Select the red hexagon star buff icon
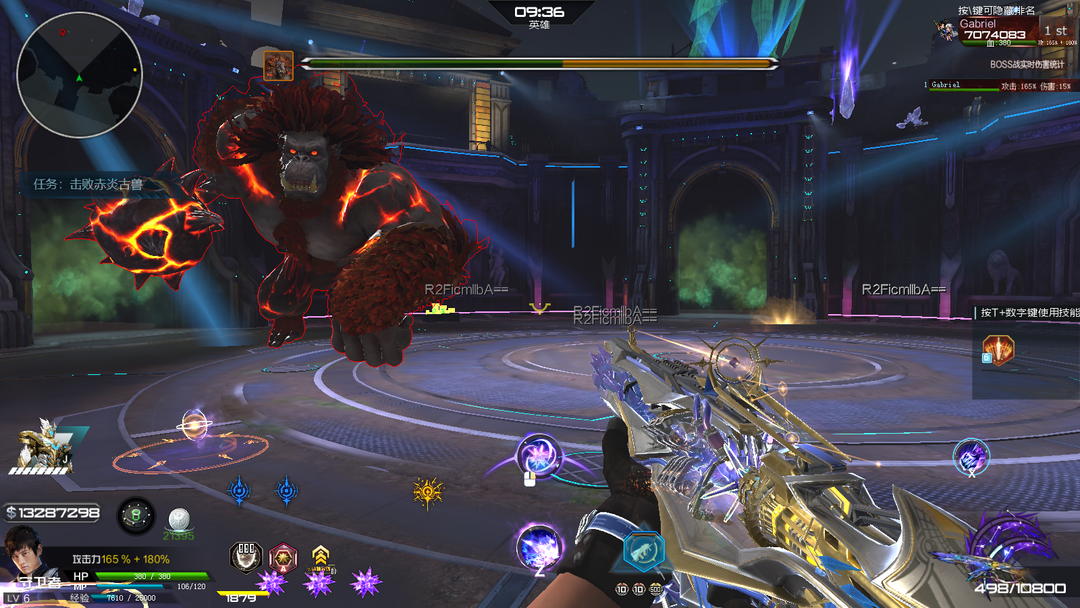 point(283,557)
